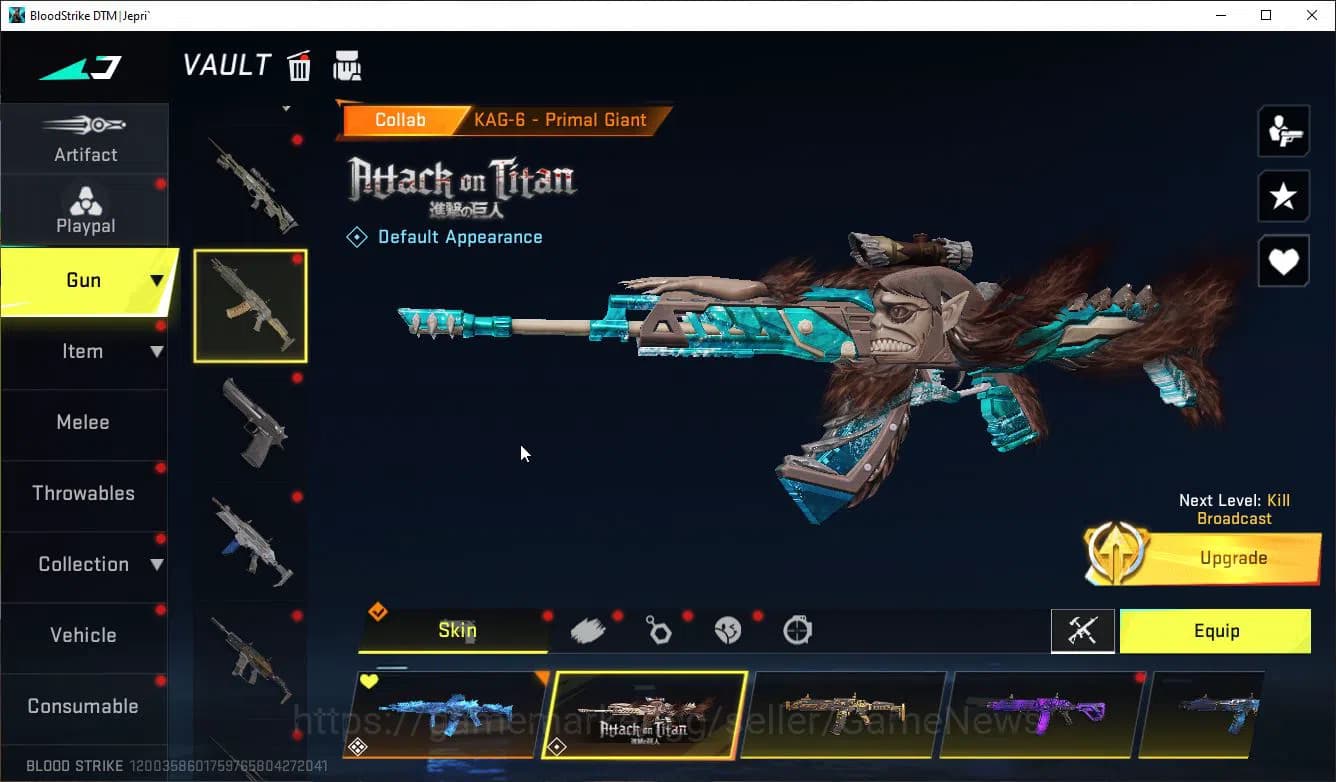The image size is (1336, 782).
Task: Click the crossed-rifles weapon inspect icon
Action: pos(1083,631)
